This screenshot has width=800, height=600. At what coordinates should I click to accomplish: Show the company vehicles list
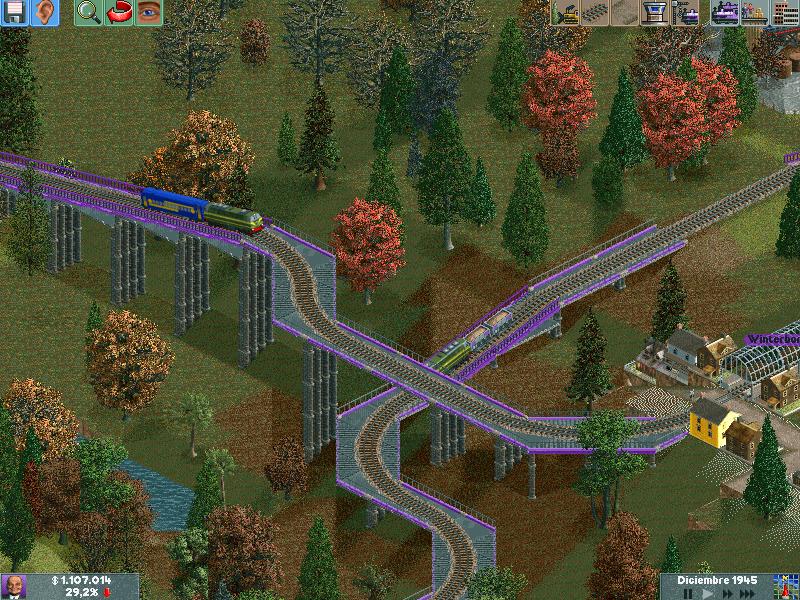(x=724, y=13)
